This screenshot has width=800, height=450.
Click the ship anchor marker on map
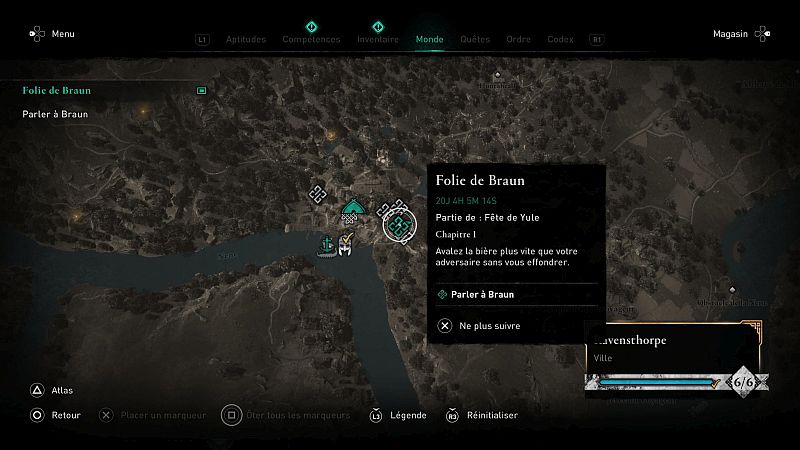(x=326, y=244)
